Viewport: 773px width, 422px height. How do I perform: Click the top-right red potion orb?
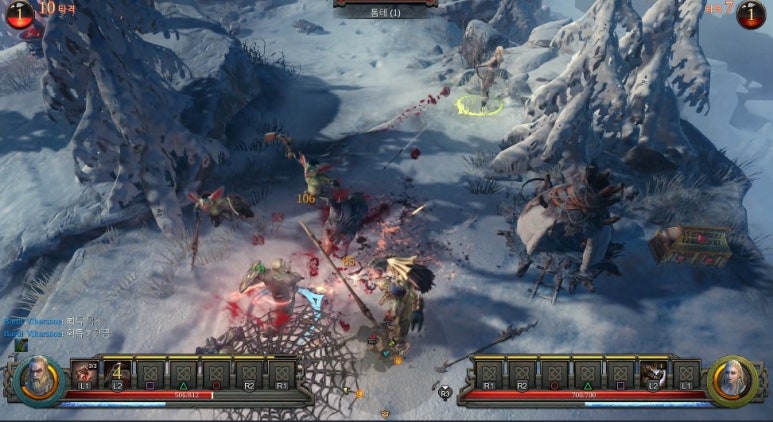[750, 13]
